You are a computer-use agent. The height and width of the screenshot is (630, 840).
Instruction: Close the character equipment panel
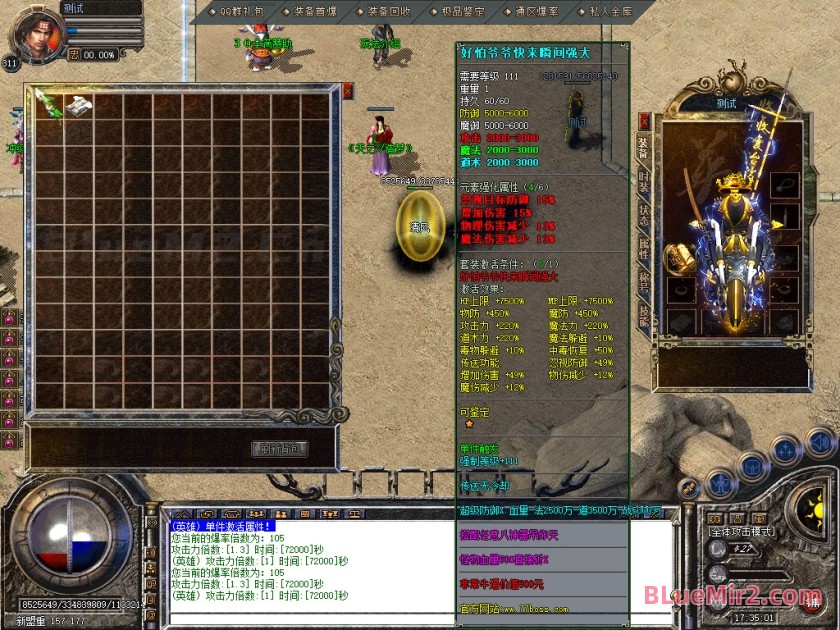point(644,120)
